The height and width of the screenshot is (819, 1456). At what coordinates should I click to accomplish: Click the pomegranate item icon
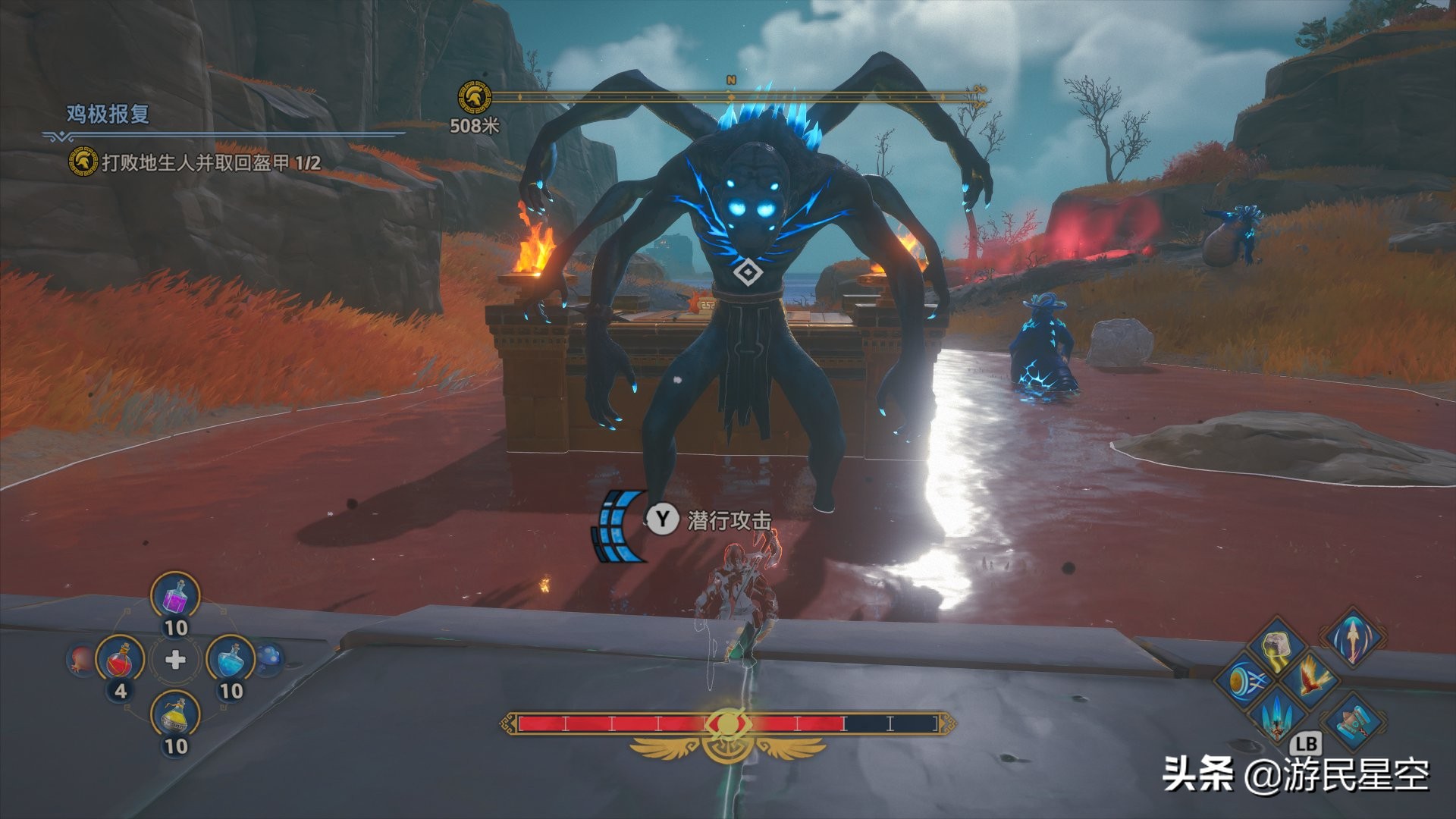click(79, 659)
